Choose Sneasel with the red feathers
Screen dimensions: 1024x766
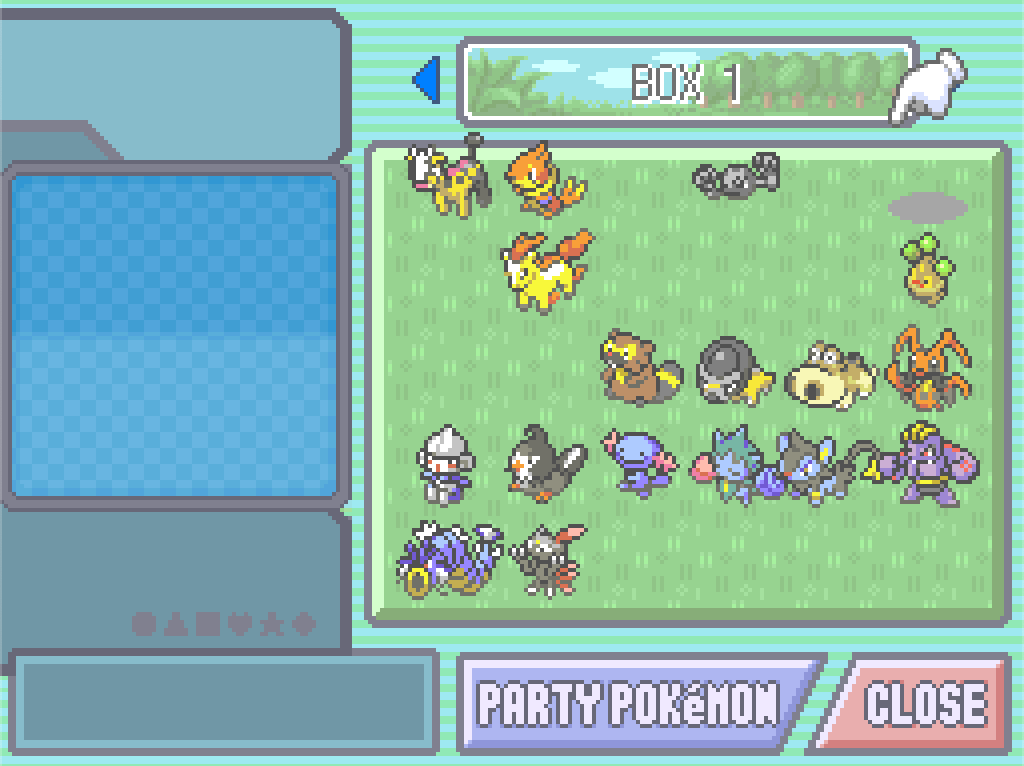[546, 558]
